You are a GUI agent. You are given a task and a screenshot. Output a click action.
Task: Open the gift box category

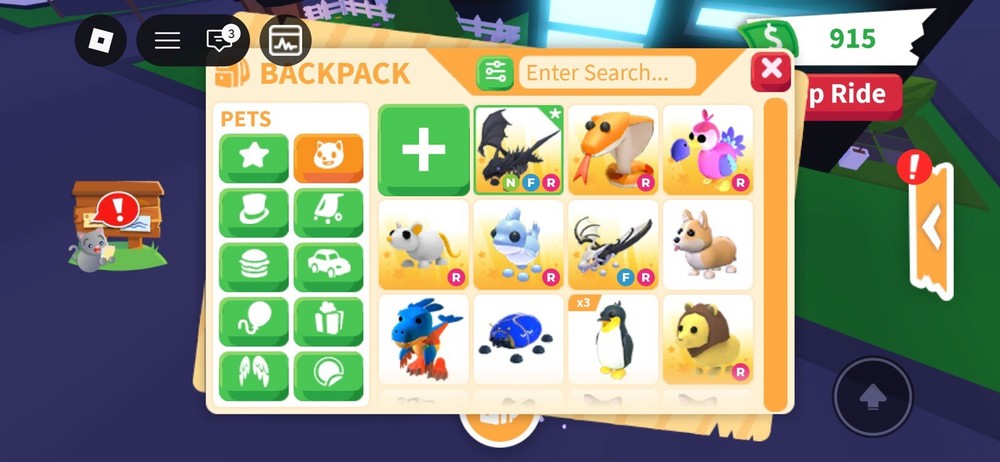(x=329, y=321)
